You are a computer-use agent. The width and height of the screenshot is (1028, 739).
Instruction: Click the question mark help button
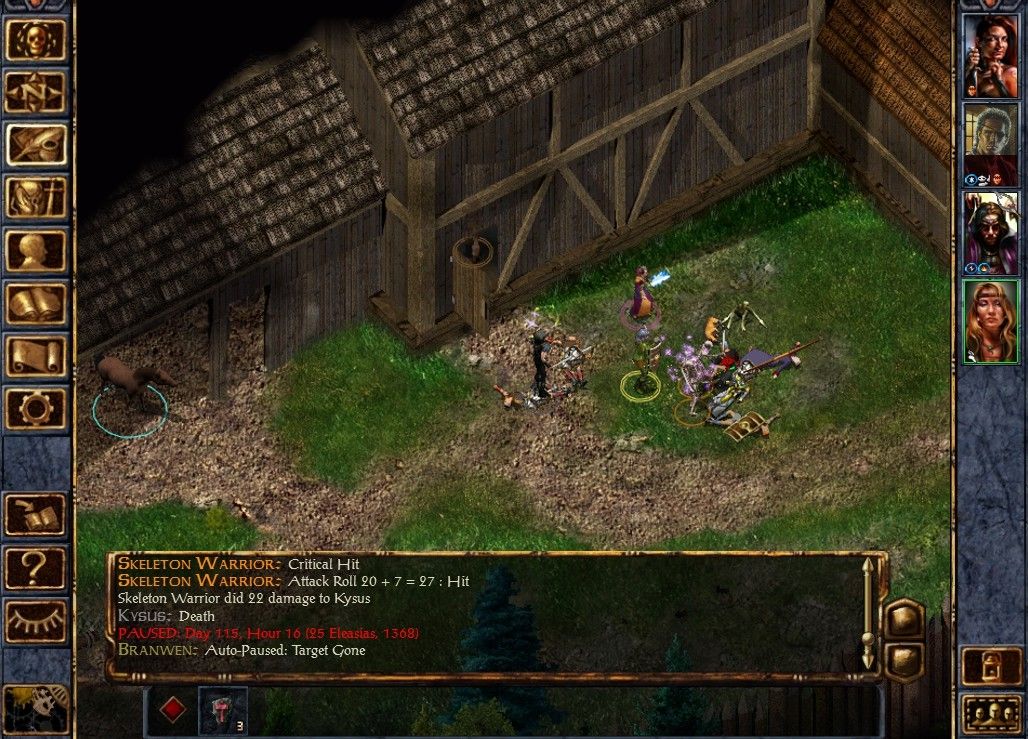36,568
